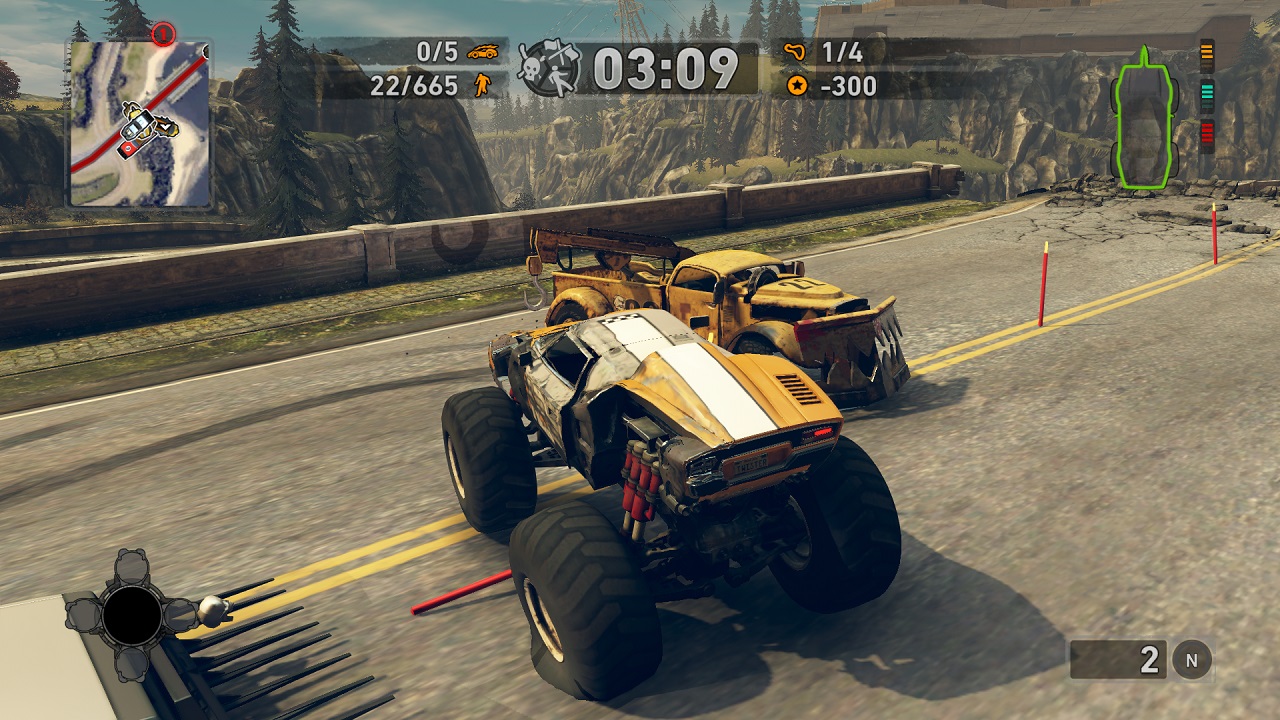Click the orange wrecked-car opponents icon
1280x720 pixels.
pyautogui.click(x=482, y=52)
